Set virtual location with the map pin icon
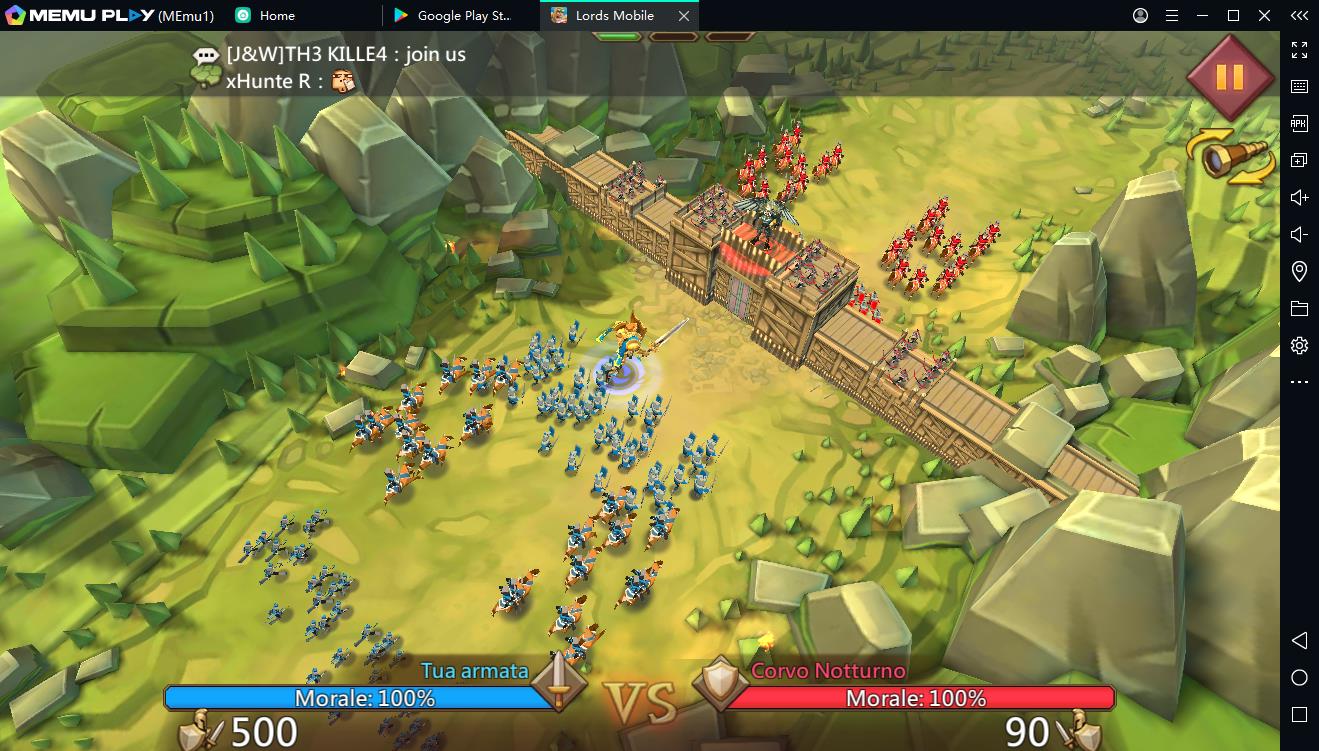The height and width of the screenshot is (751, 1319). (1300, 270)
